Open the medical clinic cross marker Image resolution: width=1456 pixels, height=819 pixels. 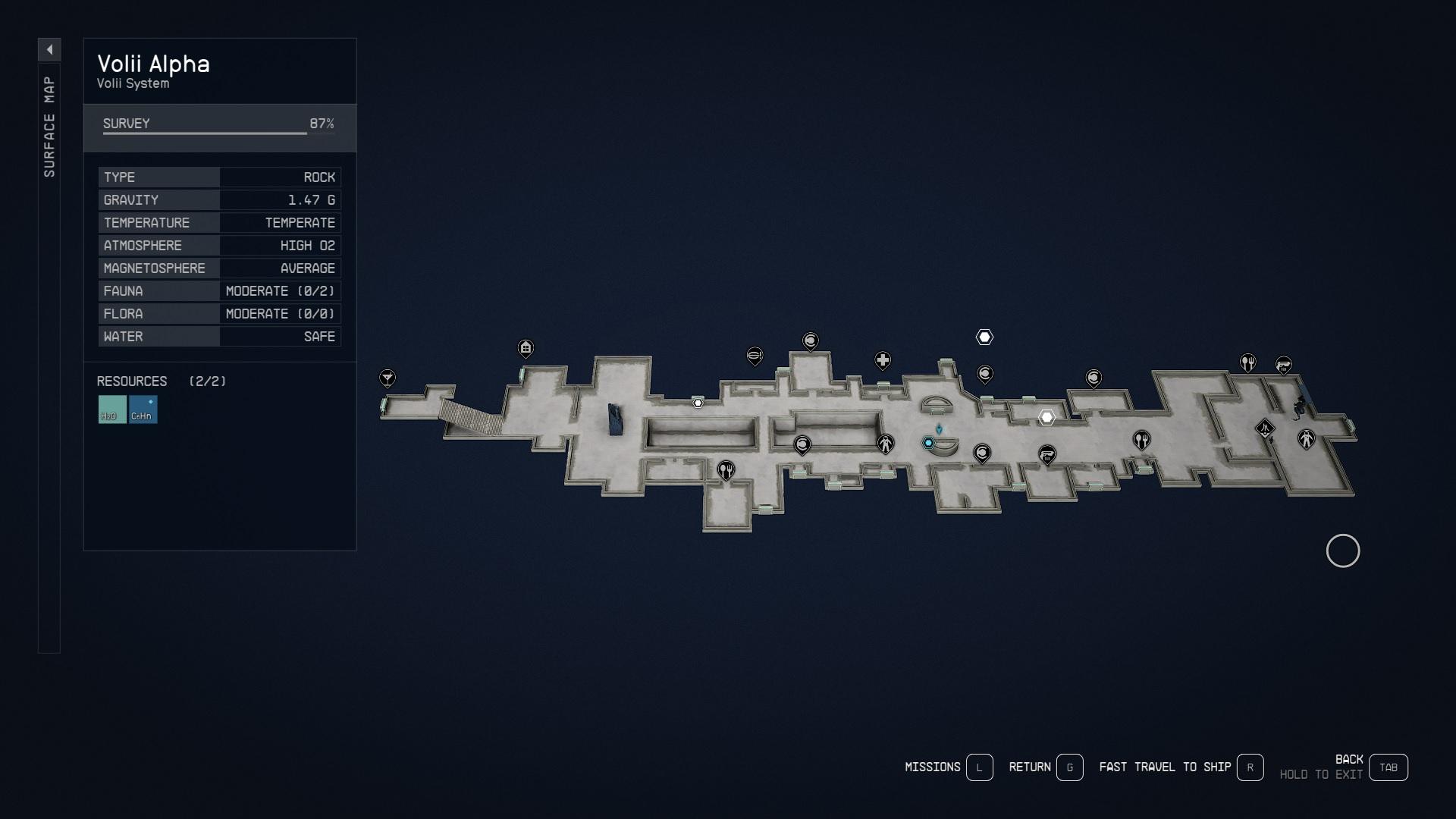click(x=883, y=362)
